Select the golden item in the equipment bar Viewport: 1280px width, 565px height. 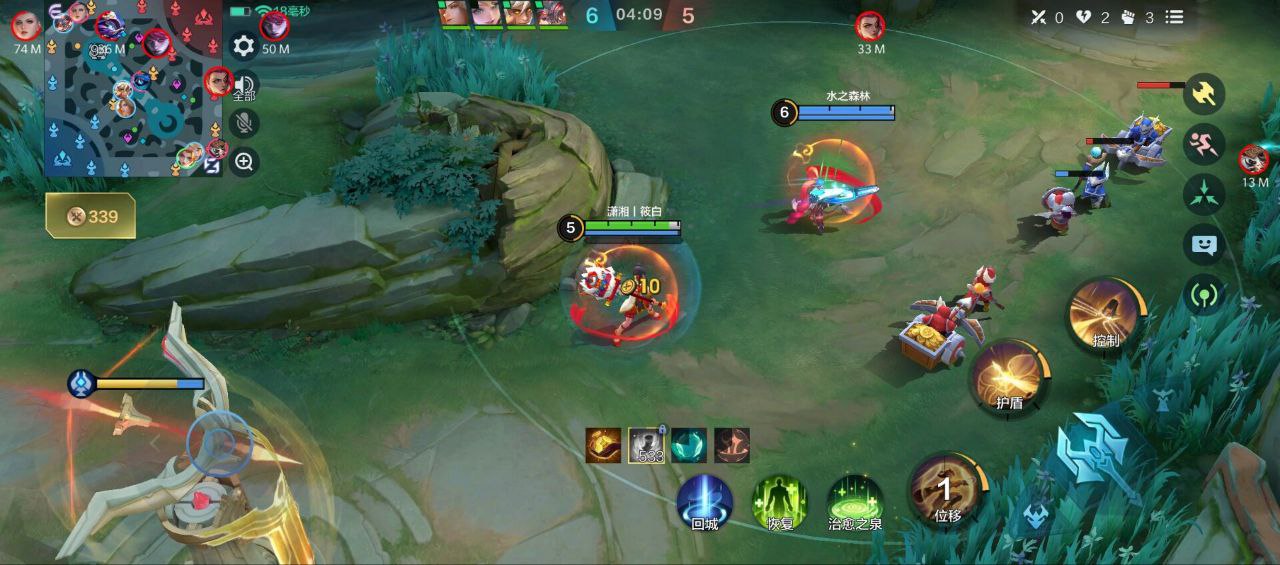(x=603, y=445)
